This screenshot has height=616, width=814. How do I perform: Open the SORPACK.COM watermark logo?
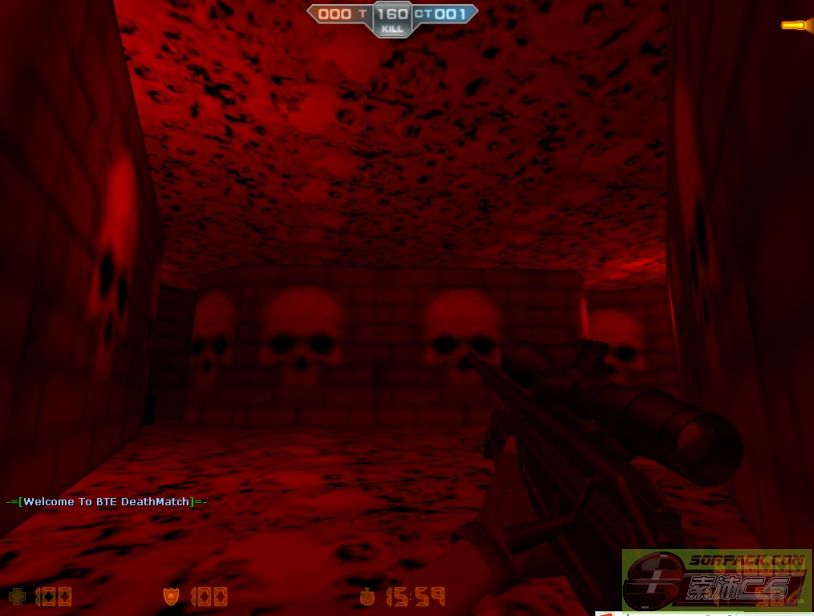pos(717,578)
